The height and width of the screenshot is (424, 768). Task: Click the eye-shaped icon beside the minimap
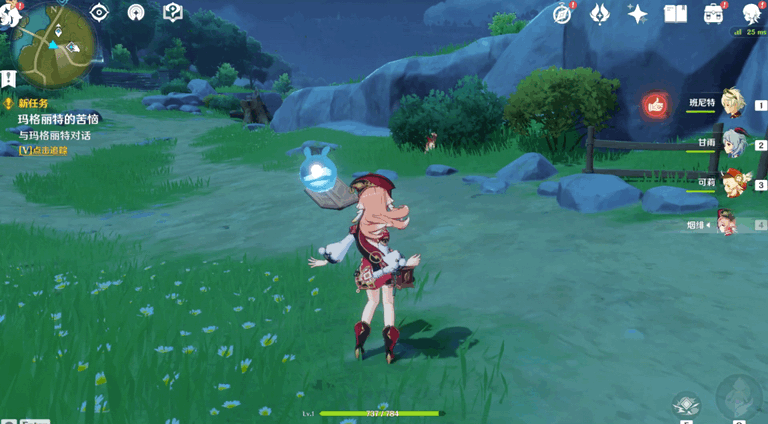[x=99, y=12]
